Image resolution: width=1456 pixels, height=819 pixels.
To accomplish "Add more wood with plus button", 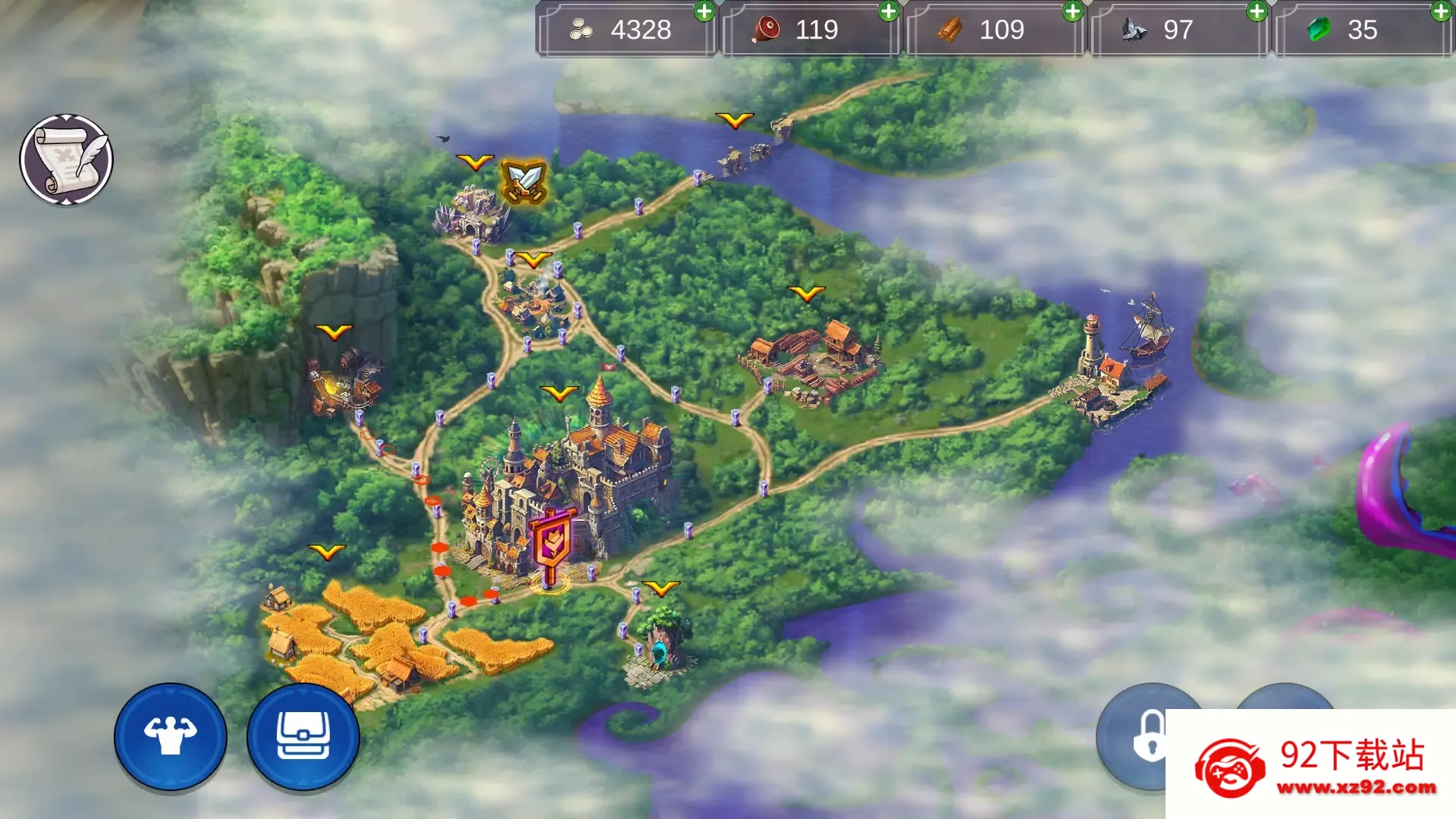I will pyautogui.click(x=1072, y=11).
